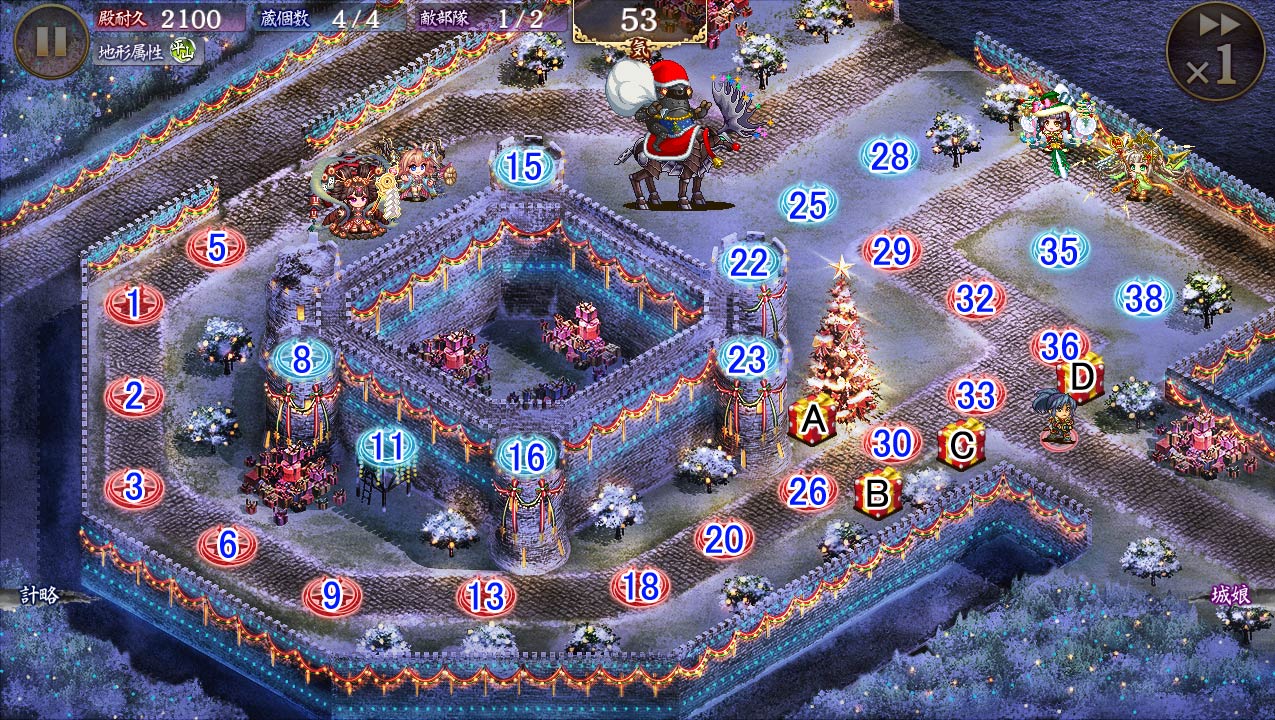
Task: Select blue deployment tile 38
Action: [x=1144, y=296]
